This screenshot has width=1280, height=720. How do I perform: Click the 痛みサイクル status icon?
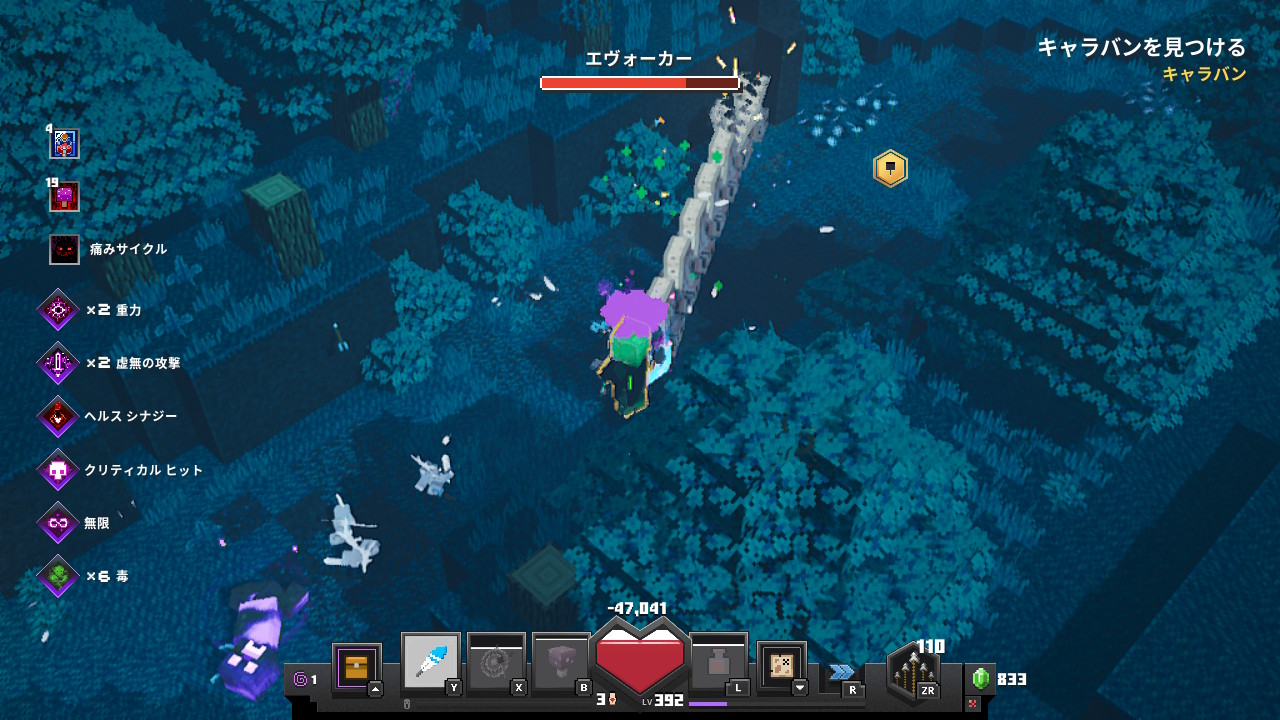tap(64, 249)
